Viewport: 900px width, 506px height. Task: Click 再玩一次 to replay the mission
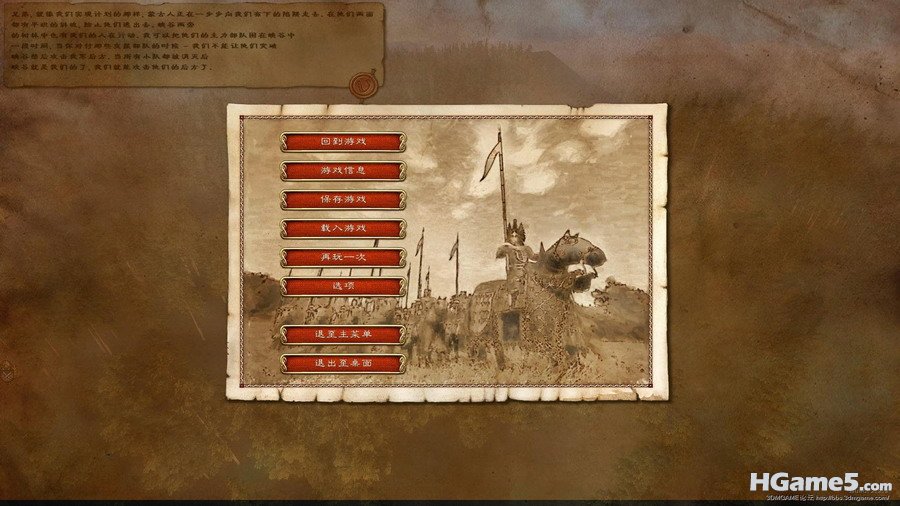[343, 258]
